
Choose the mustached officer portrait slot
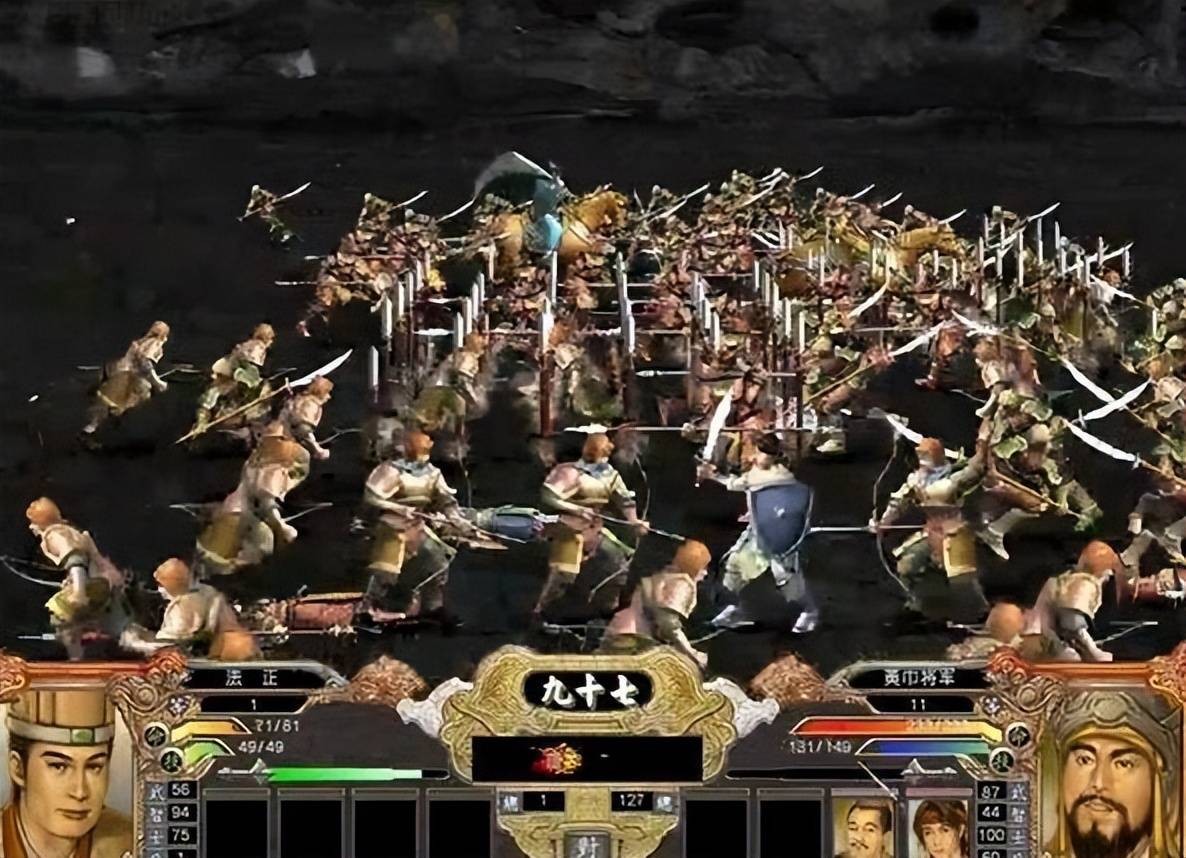[x=863, y=827]
